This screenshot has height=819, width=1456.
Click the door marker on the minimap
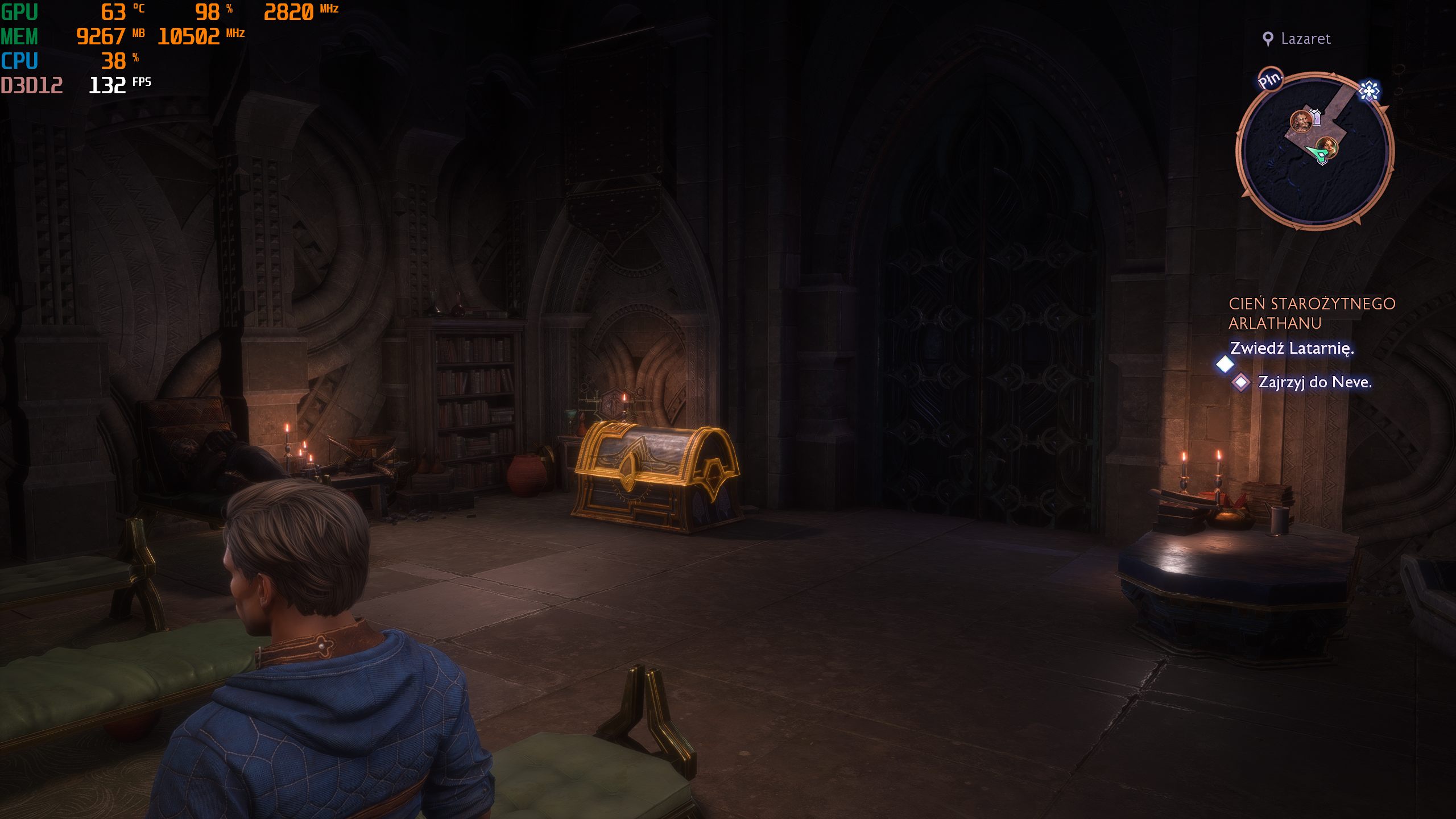pyautogui.click(x=1315, y=117)
